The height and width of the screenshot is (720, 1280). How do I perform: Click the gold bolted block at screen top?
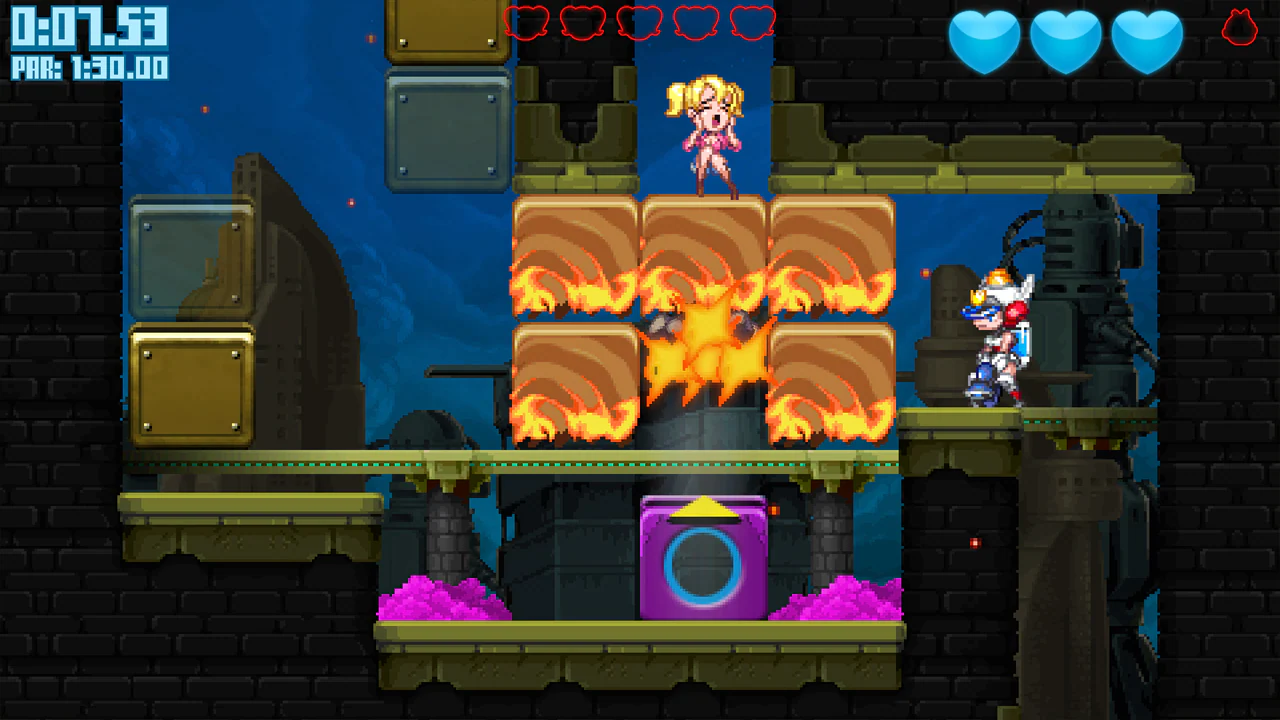pyautogui.click(x=447, y=30)
